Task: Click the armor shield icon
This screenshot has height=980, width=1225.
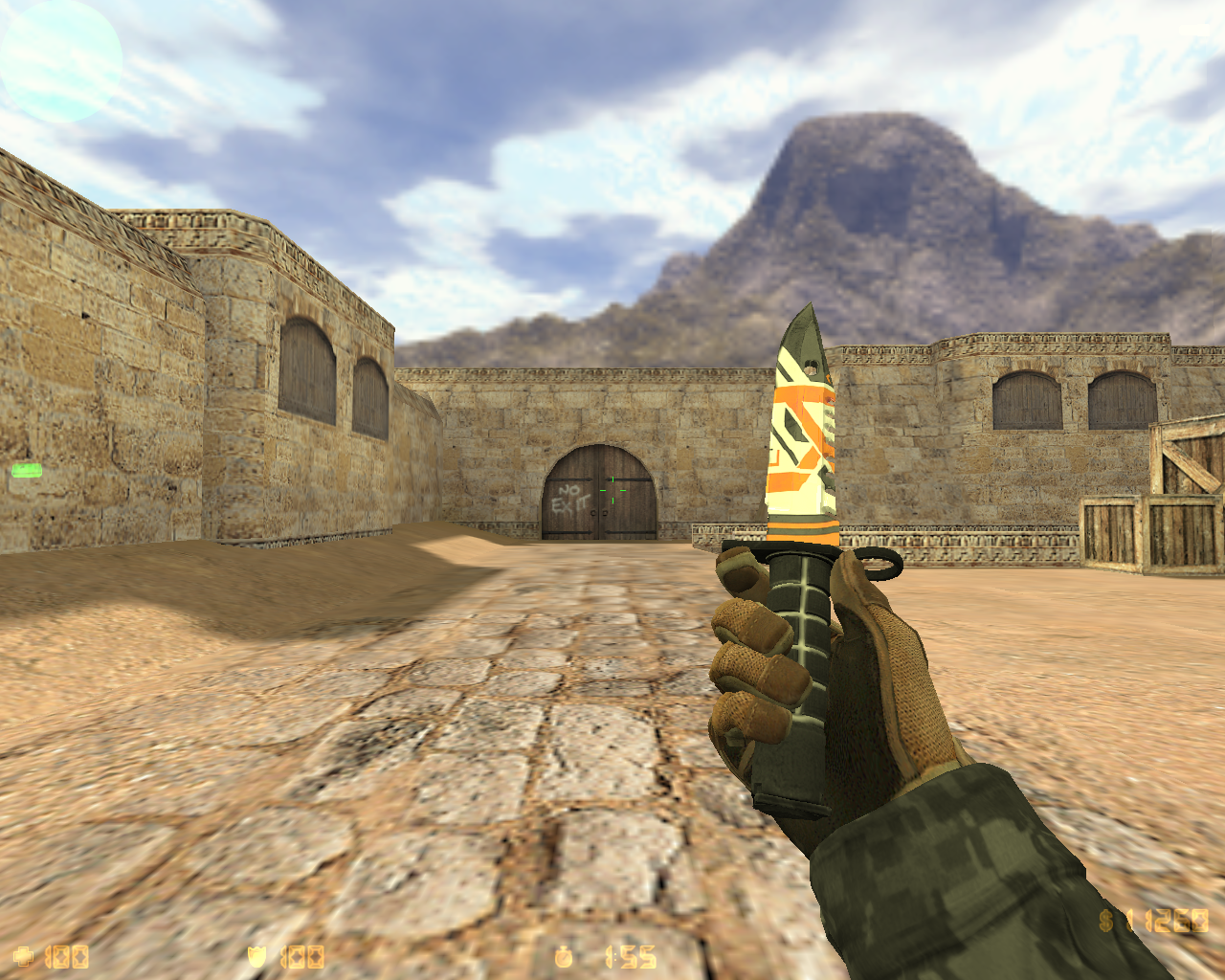Action: point(256,954)
